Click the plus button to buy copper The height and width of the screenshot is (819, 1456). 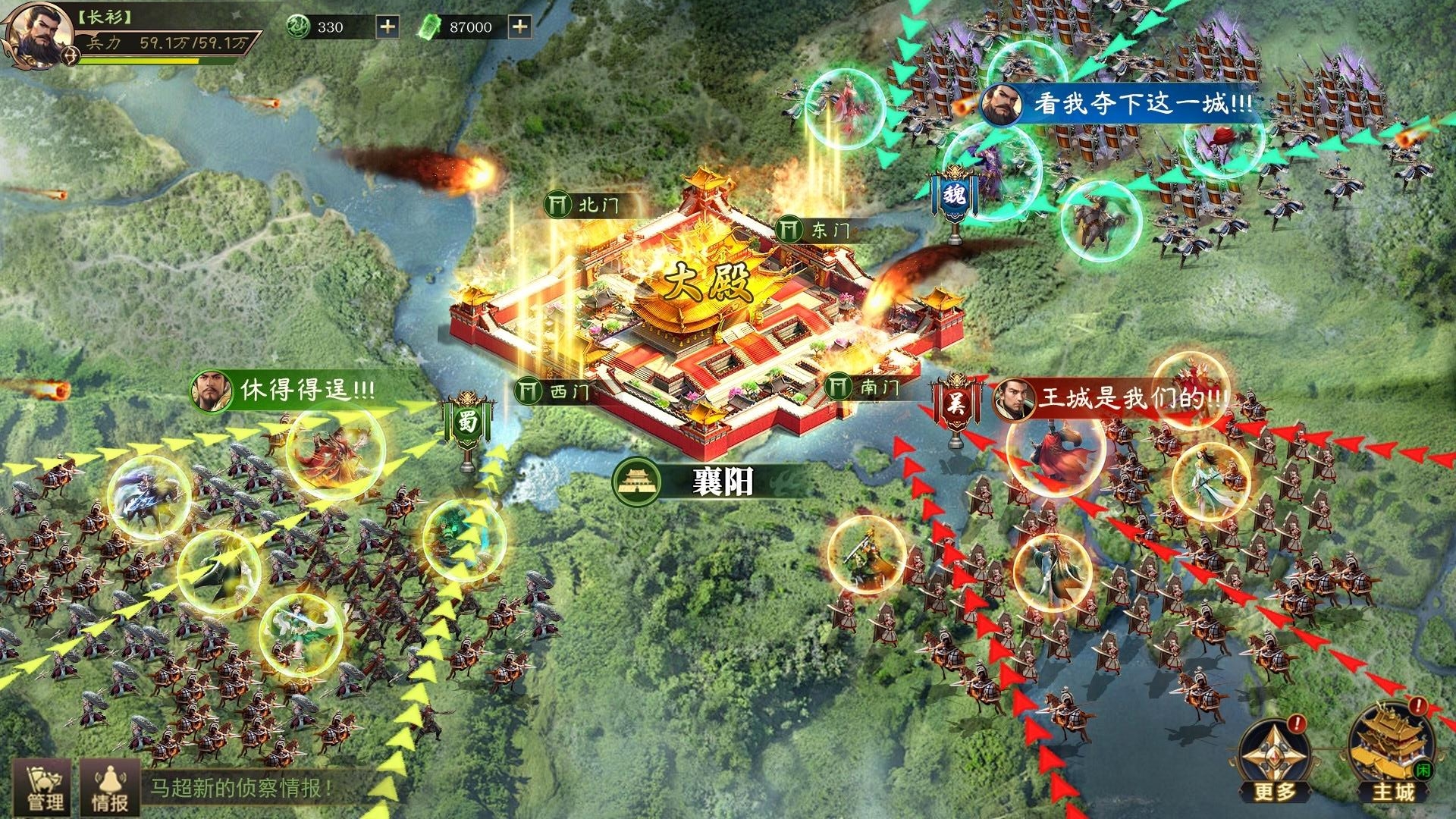point(520,25)
